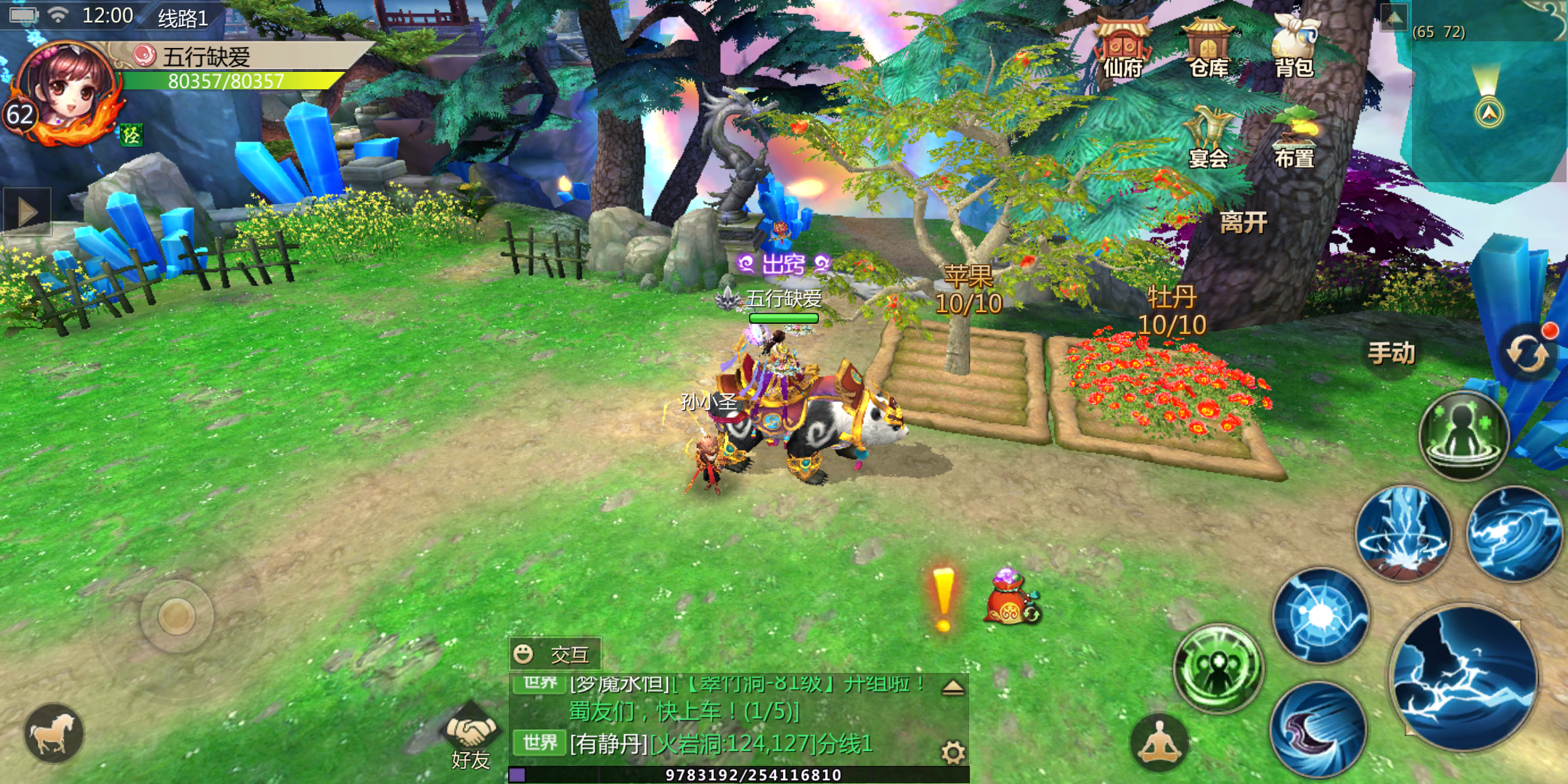Viewport: 1568px width, 784px height.
Task: Cast the lightning vortex skill
Action: 1514,534
